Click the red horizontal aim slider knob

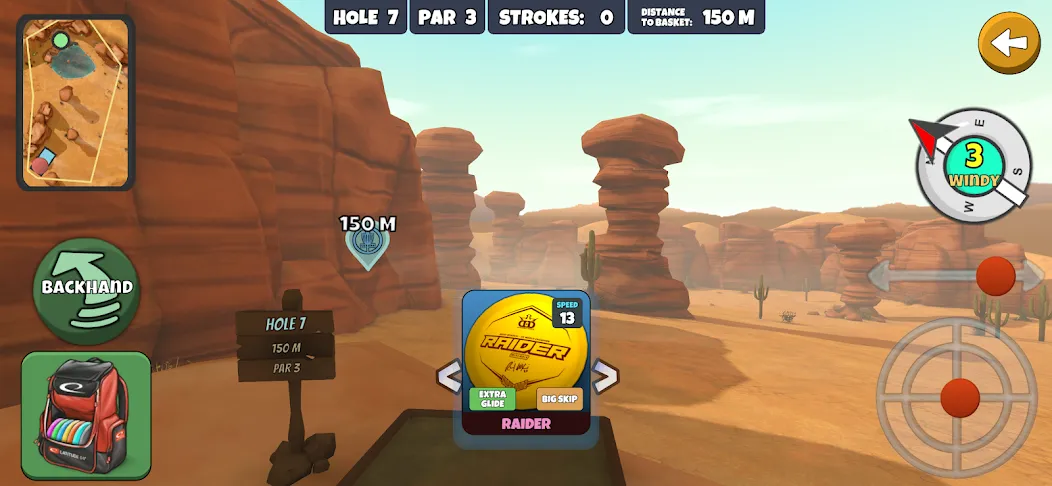tap(995, 276)
